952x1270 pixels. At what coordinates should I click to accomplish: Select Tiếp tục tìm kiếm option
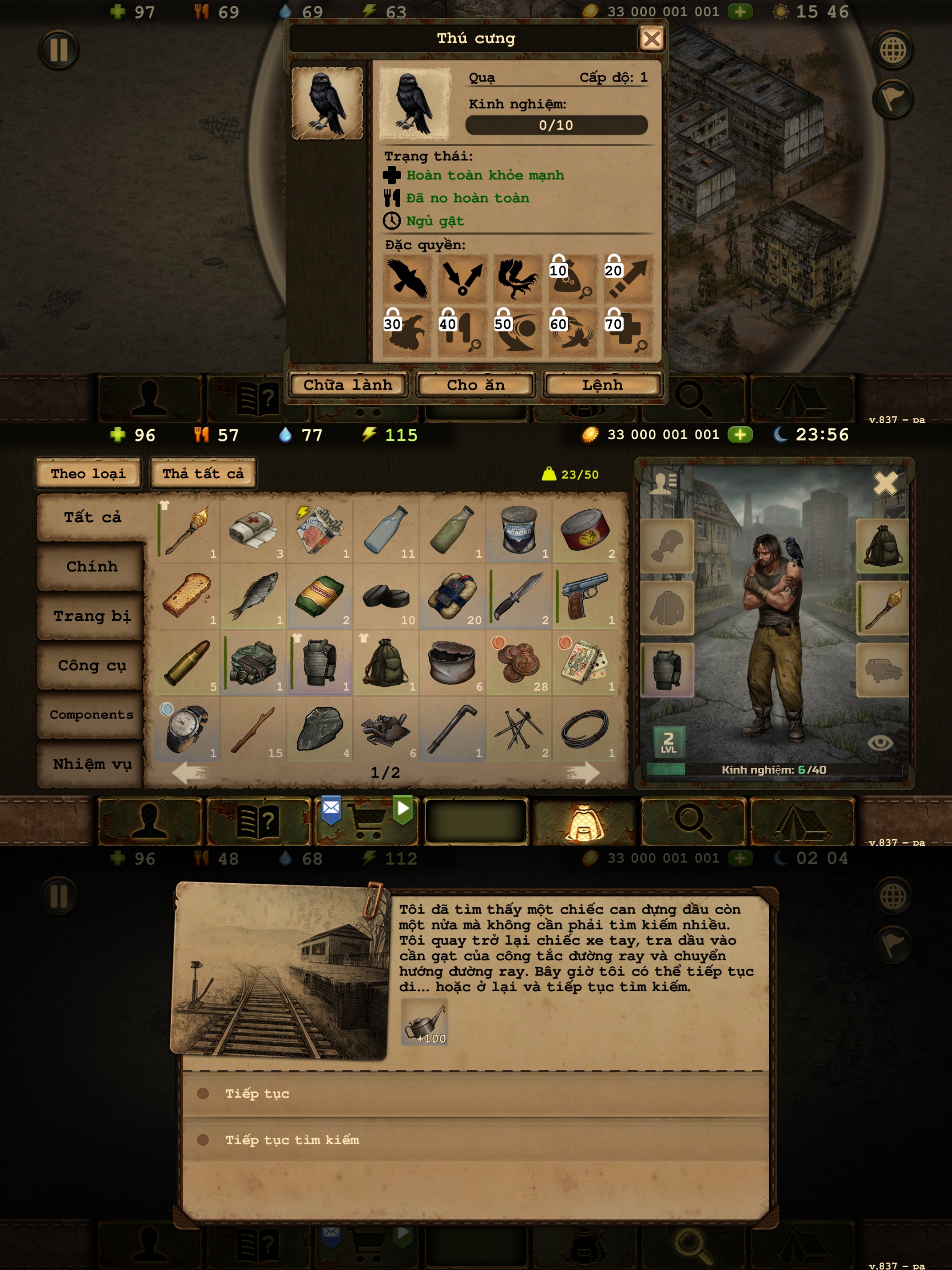coord(291,1140)
